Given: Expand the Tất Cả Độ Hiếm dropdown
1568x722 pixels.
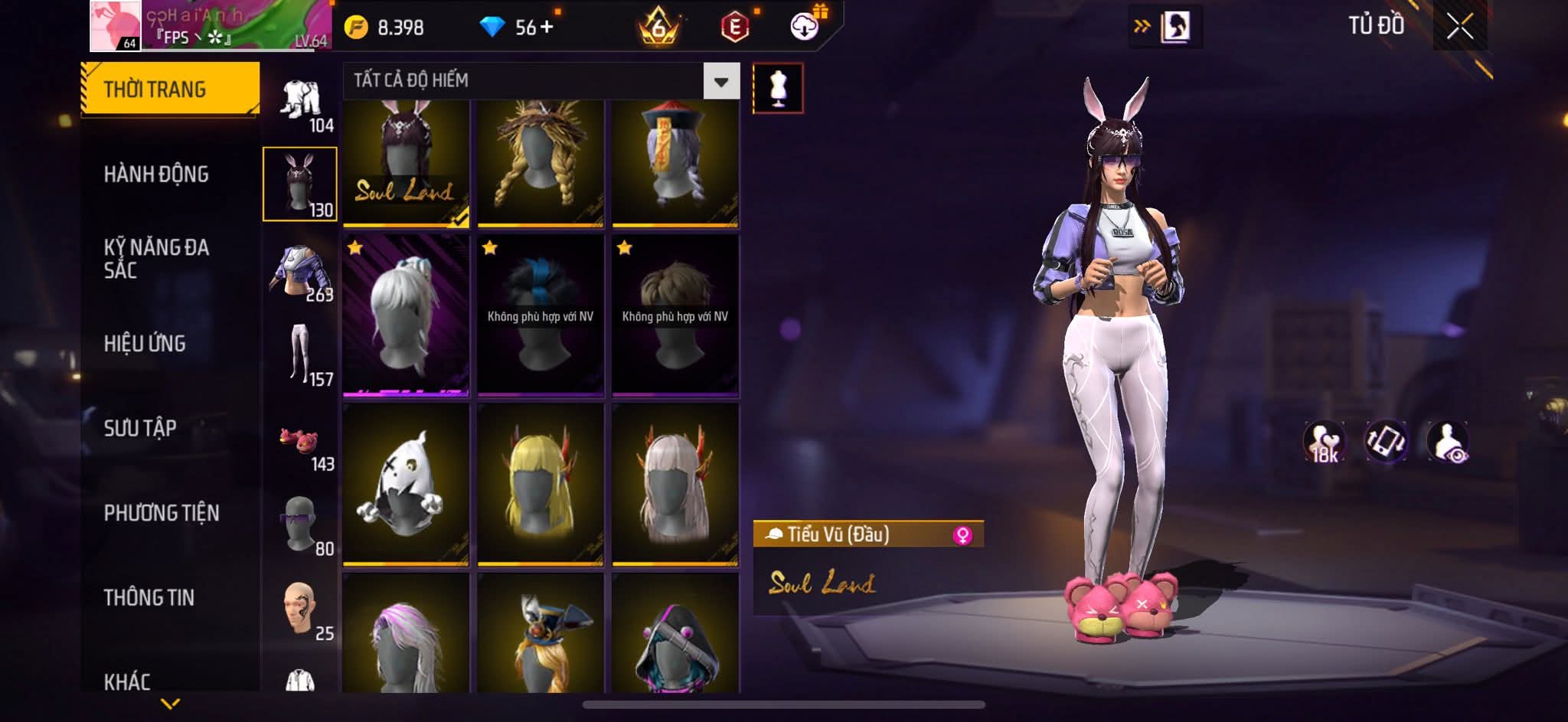Looking at the screenshot, I should coord(720,81).
